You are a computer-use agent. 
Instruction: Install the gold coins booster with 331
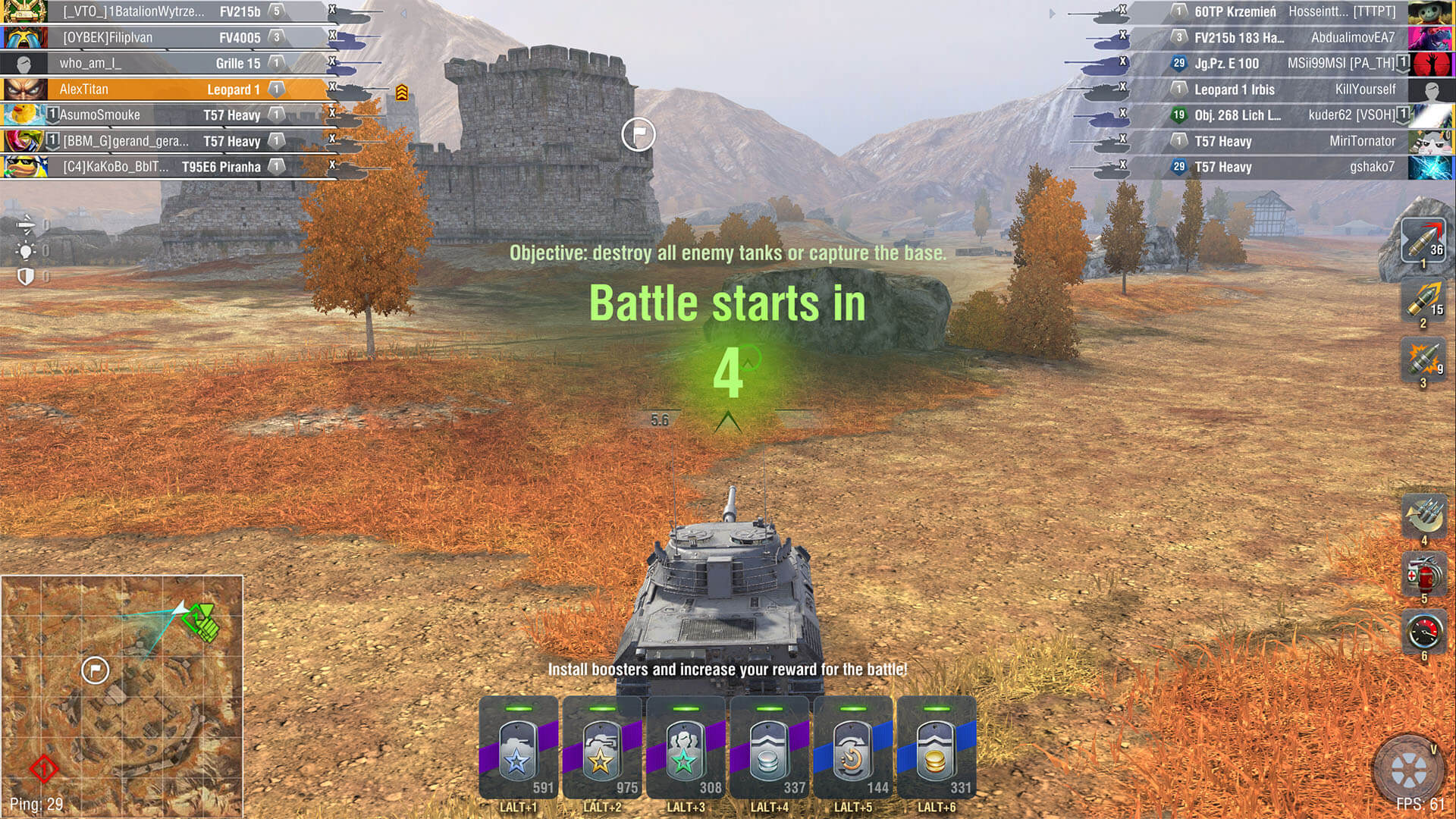pos(936,749)
